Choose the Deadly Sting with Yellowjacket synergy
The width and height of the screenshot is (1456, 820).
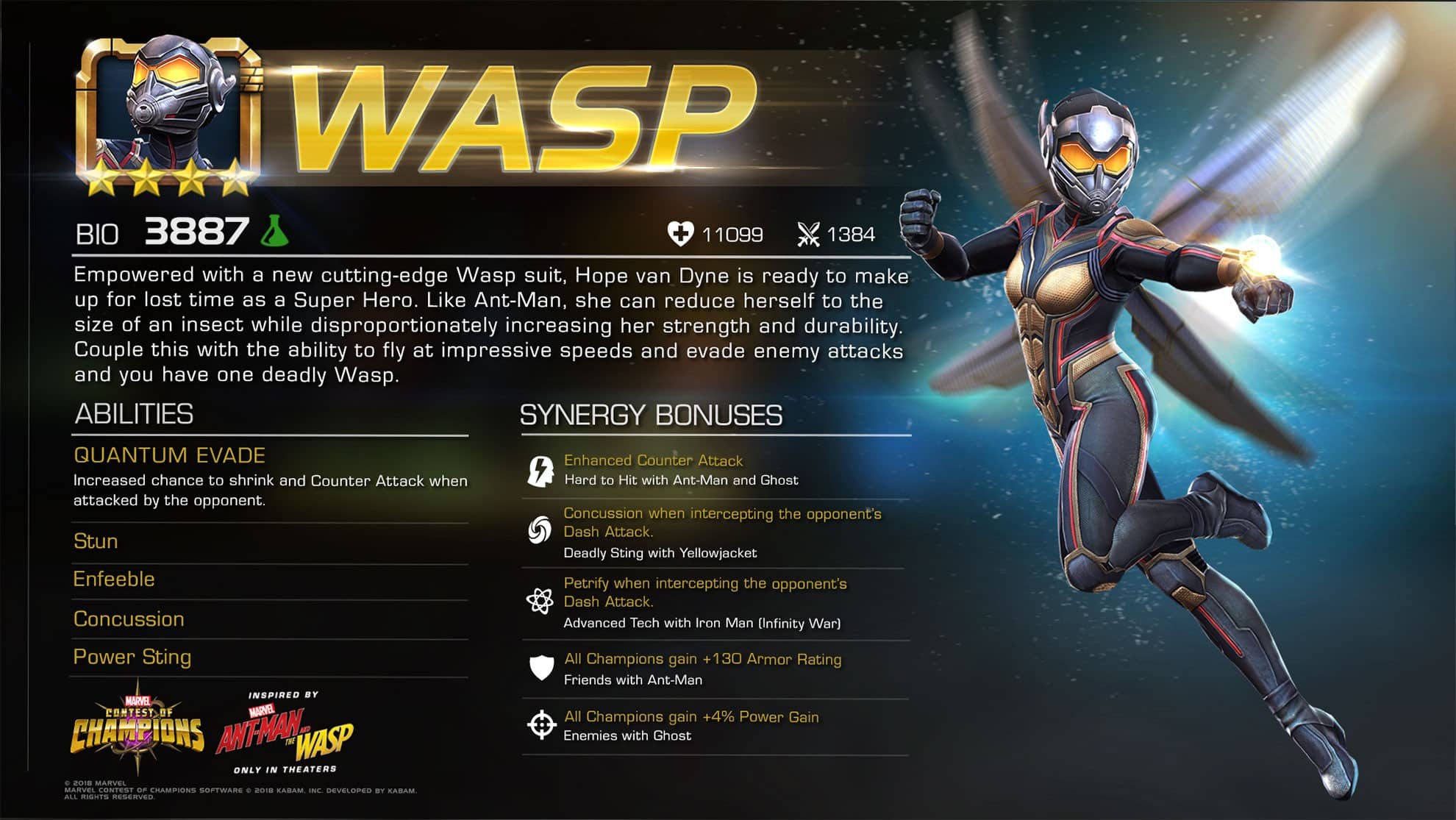tap(660, 552)
